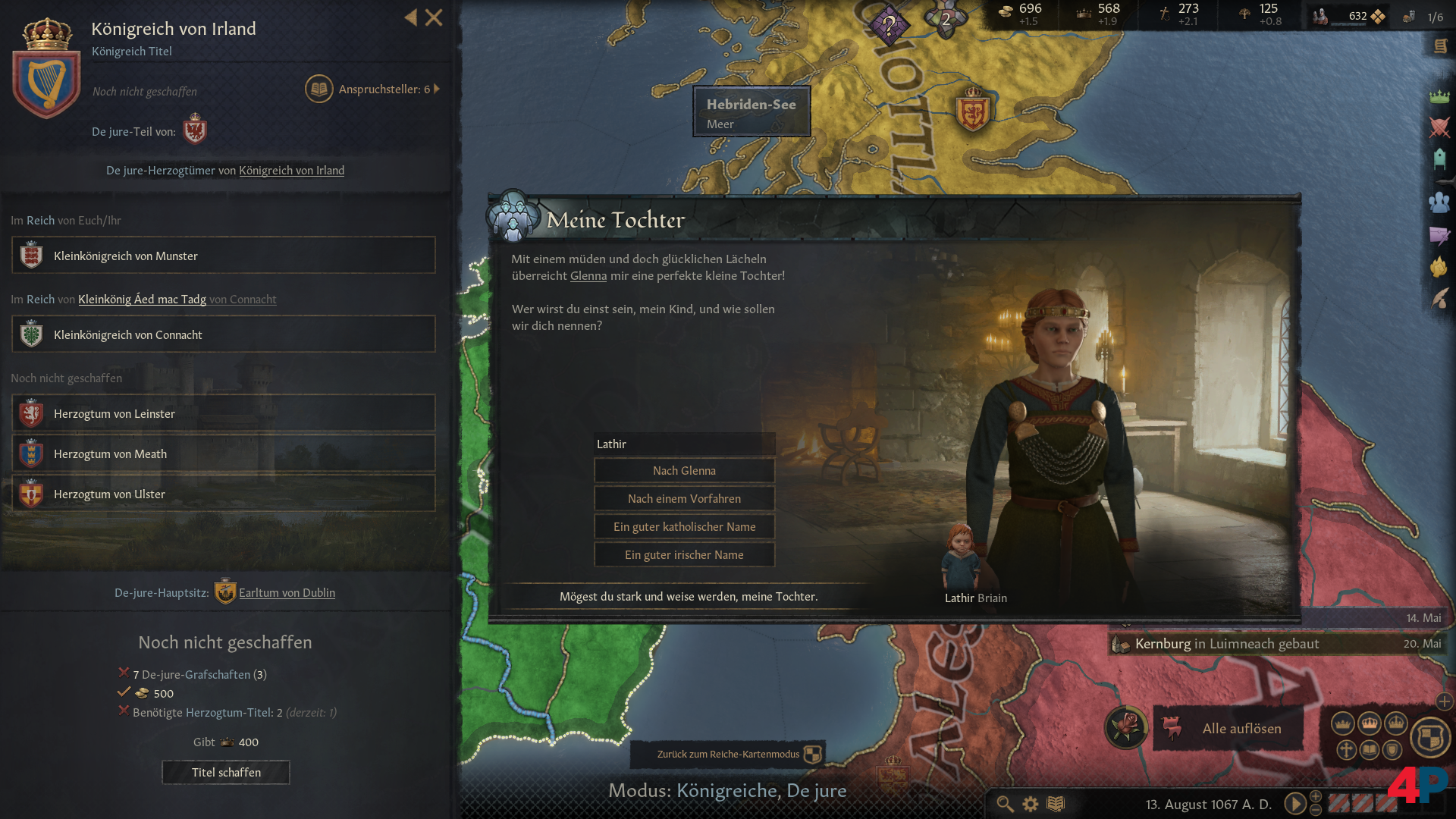Edit the child name field Lathir
This screenshot has height=819, width=1456.
pos(684,444)
